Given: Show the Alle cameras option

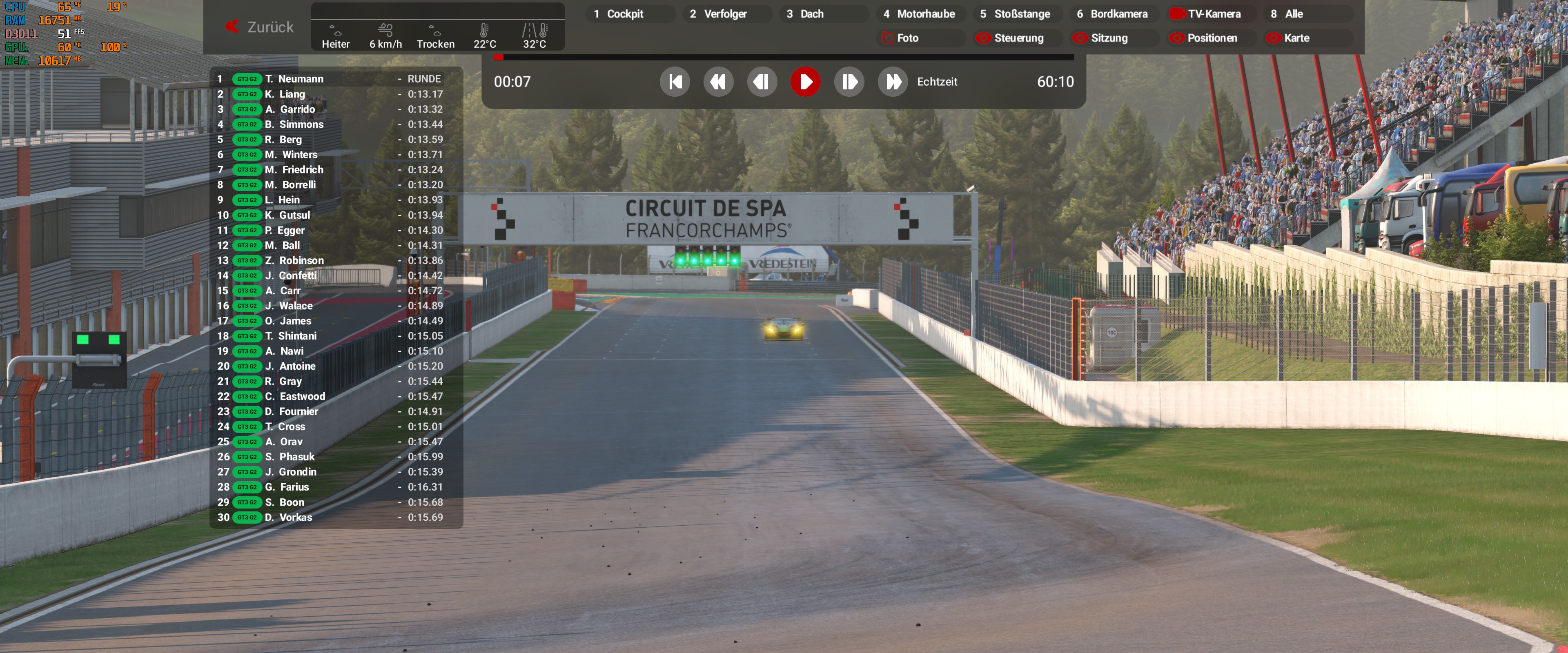Looking at the screenshot, I should click(x=1294, y=14).
